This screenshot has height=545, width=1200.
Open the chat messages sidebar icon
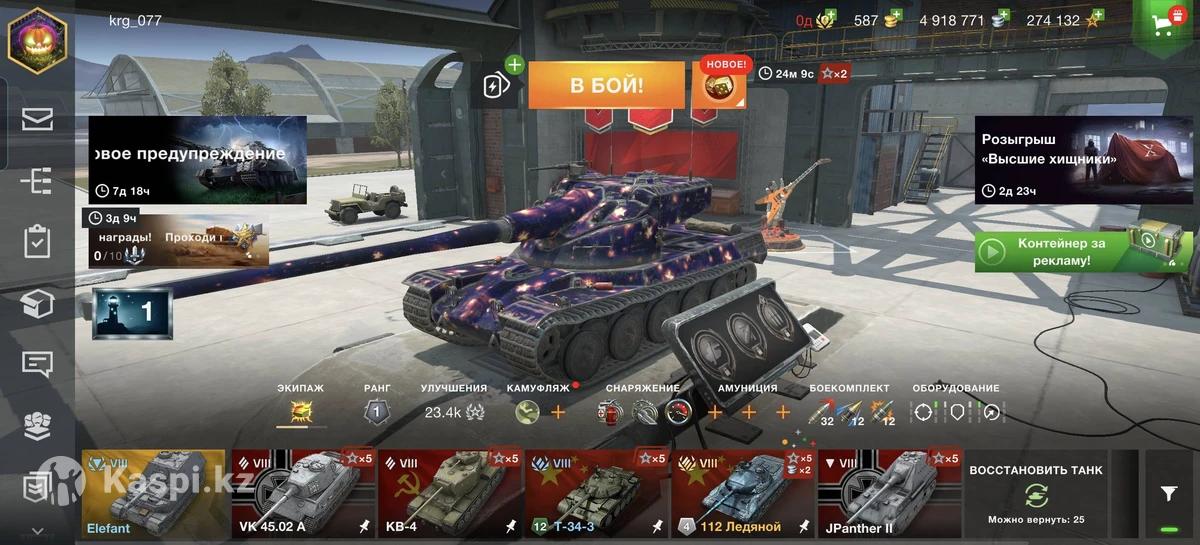37,364
